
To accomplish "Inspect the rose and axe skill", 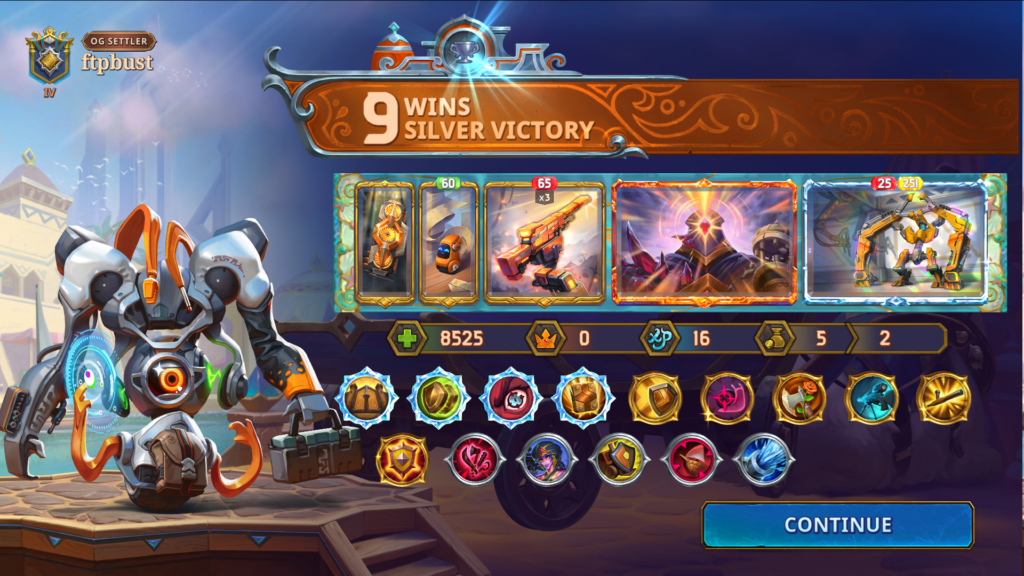I will [x=798, y=398].
